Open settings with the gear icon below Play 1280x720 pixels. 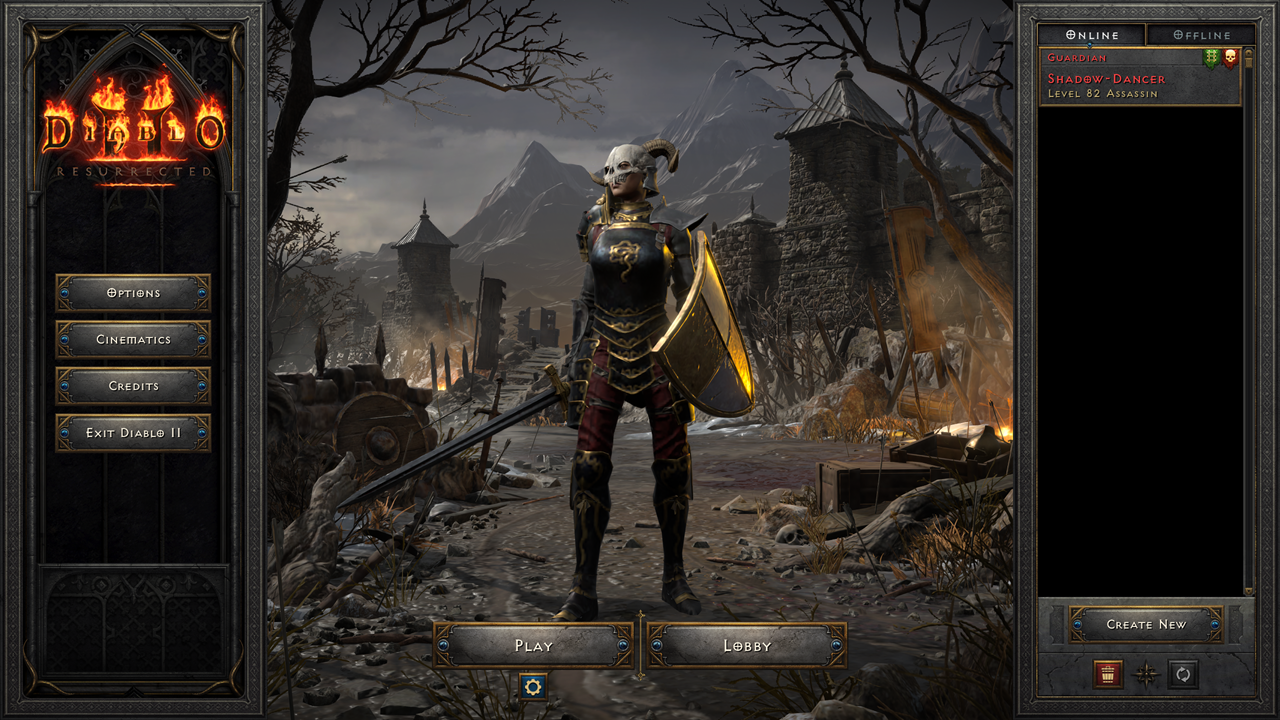pos(535,688)
